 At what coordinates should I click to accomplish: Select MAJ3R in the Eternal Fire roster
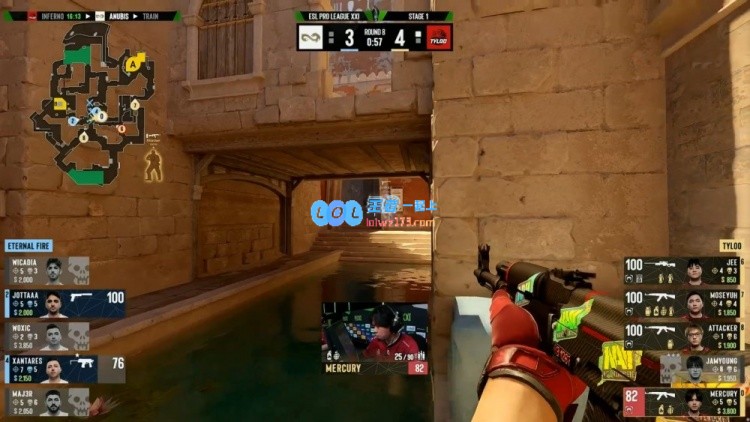pyautogui.click(x=50, y=402)
